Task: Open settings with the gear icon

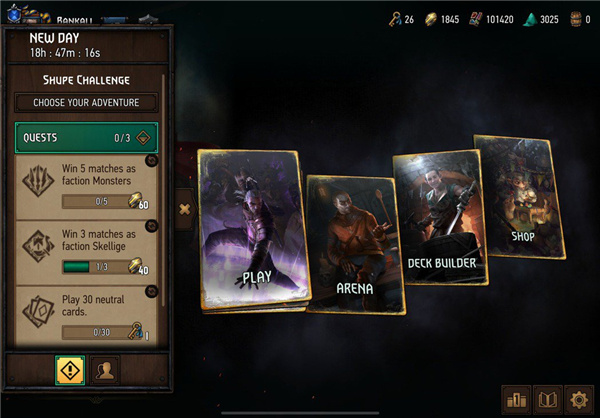Action: coord(578,399)
